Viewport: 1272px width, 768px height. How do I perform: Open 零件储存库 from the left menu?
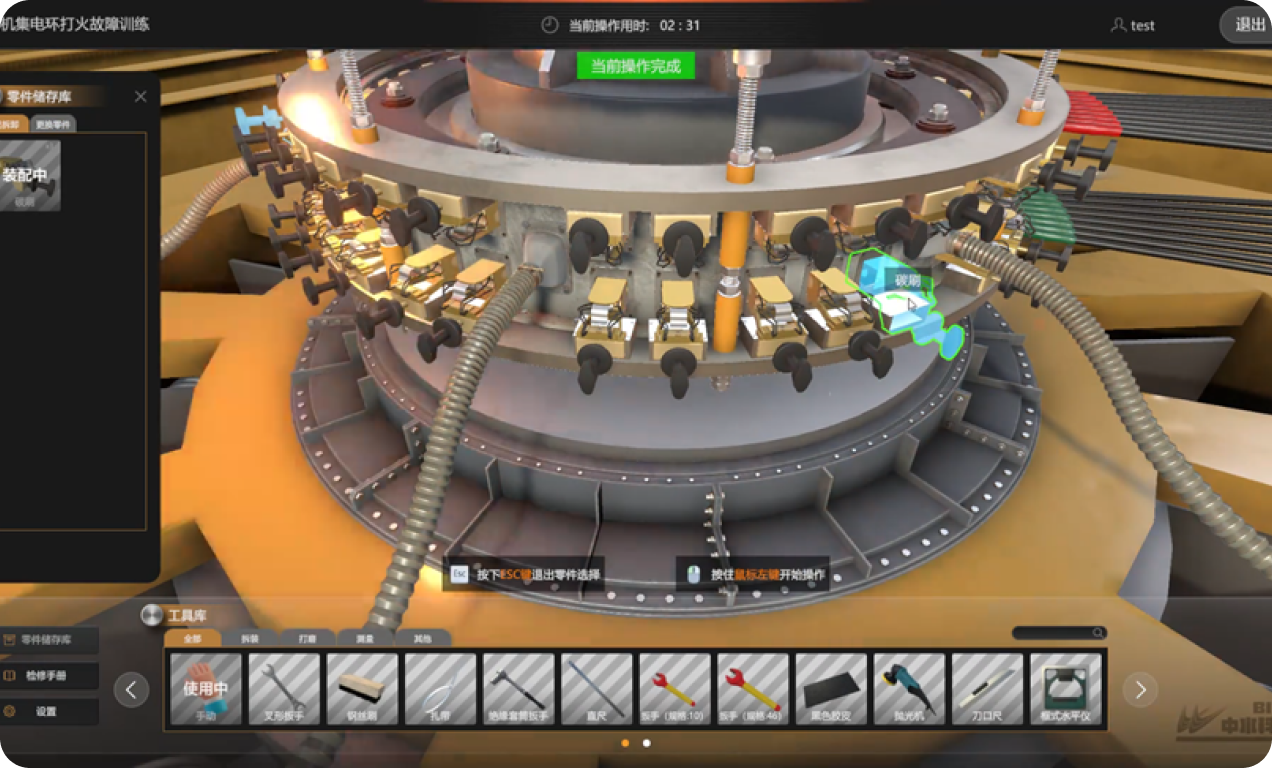(x=50, y=640)
